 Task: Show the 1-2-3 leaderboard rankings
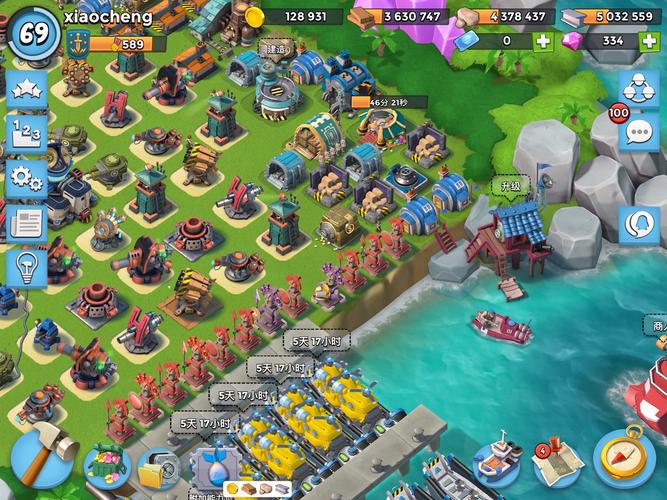coord(24,133)
